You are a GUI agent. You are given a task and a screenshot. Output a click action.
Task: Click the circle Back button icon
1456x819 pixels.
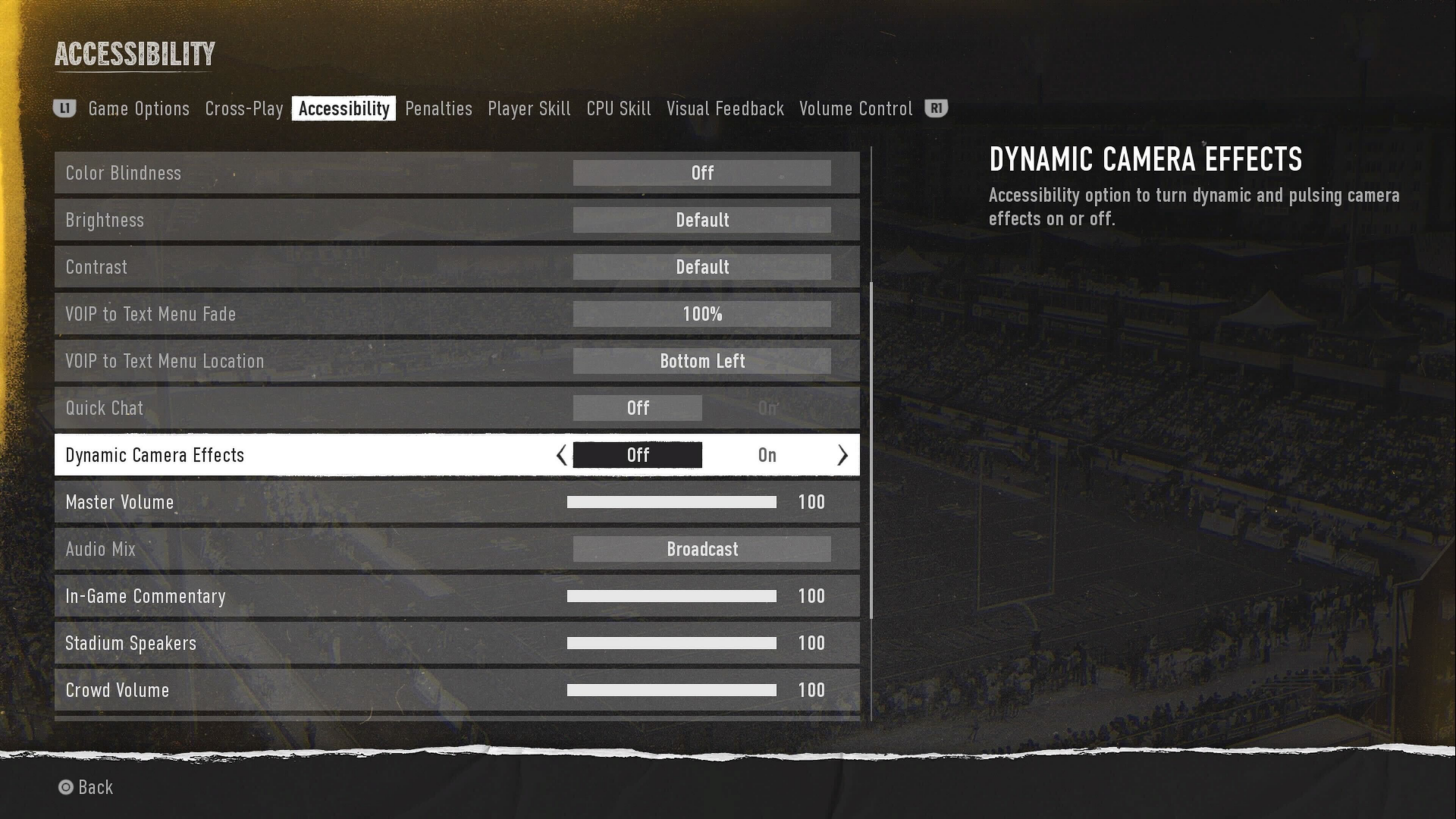65,788
